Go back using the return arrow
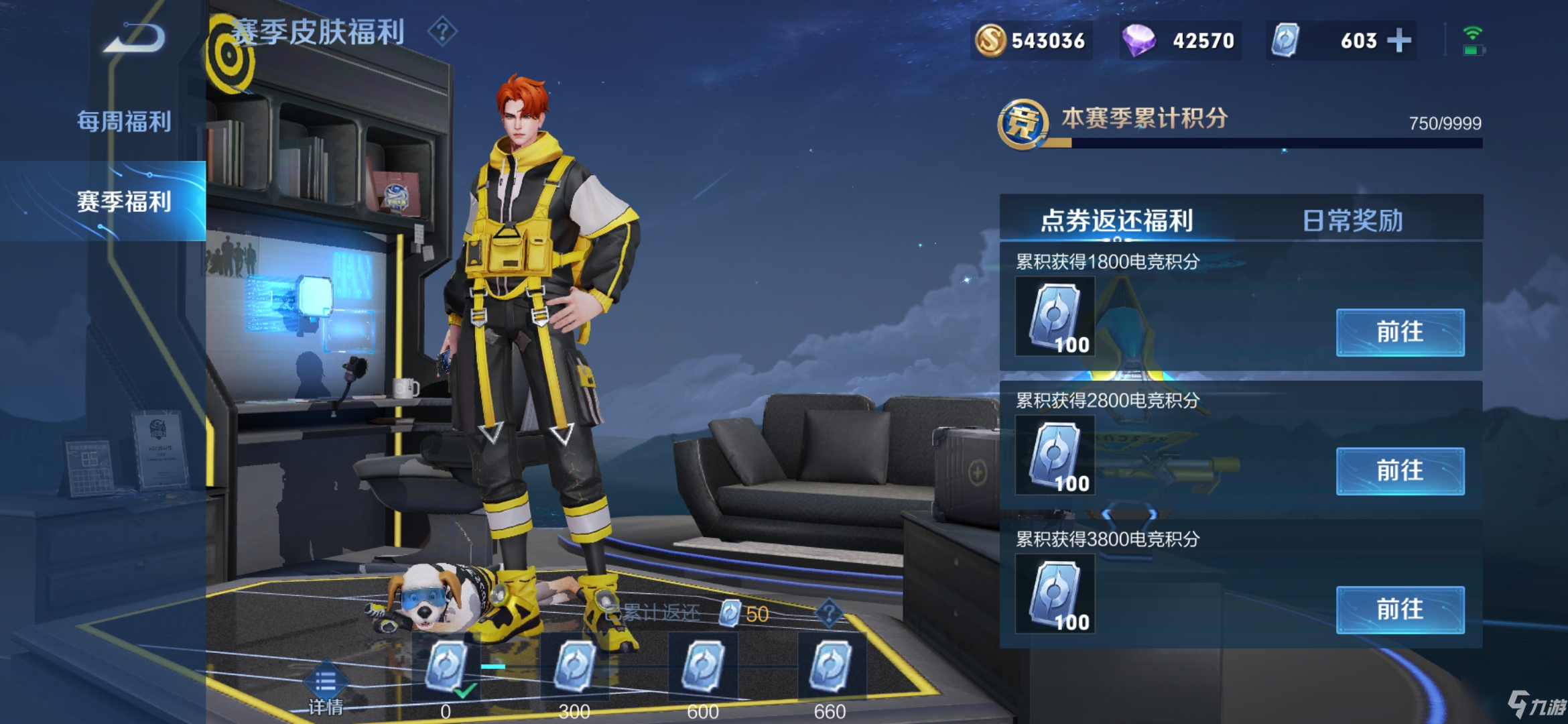The image size is (1568, 724). (x=135, y=39)
